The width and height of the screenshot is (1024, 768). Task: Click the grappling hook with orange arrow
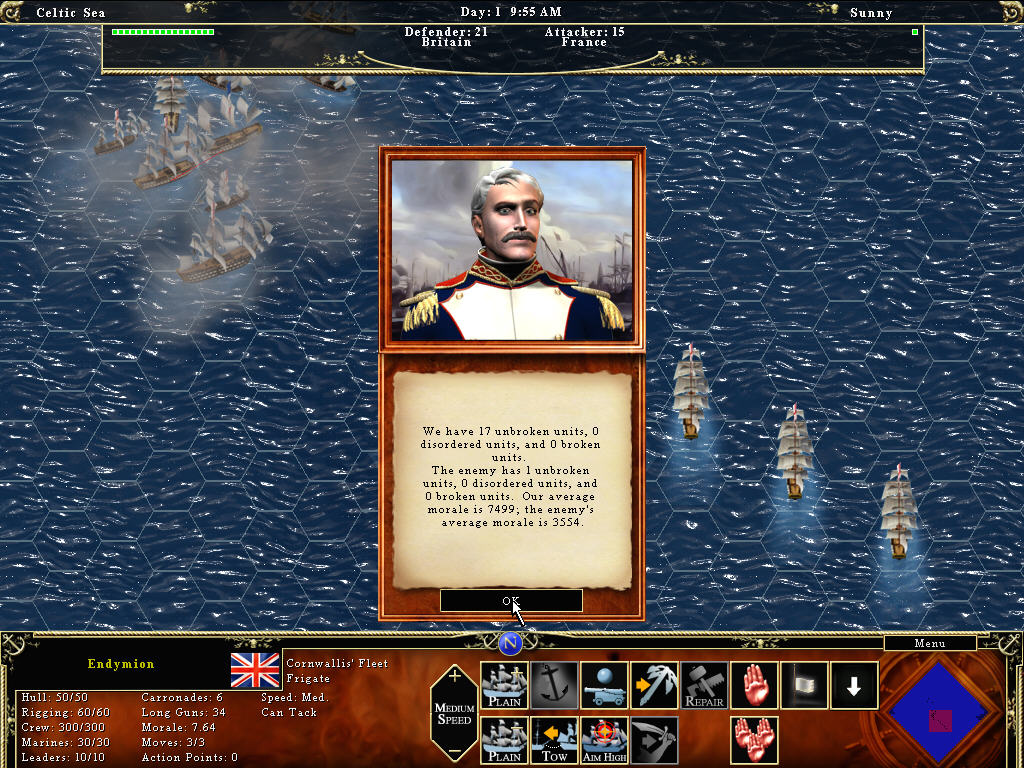[655, 686]
